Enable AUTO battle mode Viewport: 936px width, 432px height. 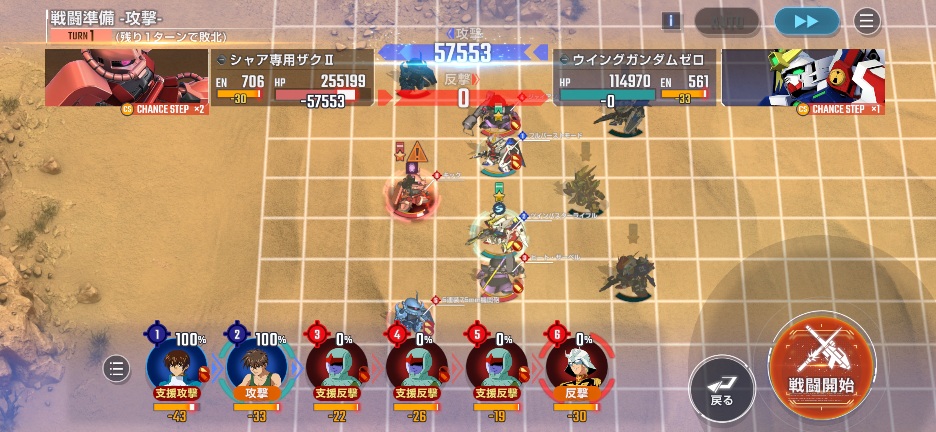click(x=727, y=21)
